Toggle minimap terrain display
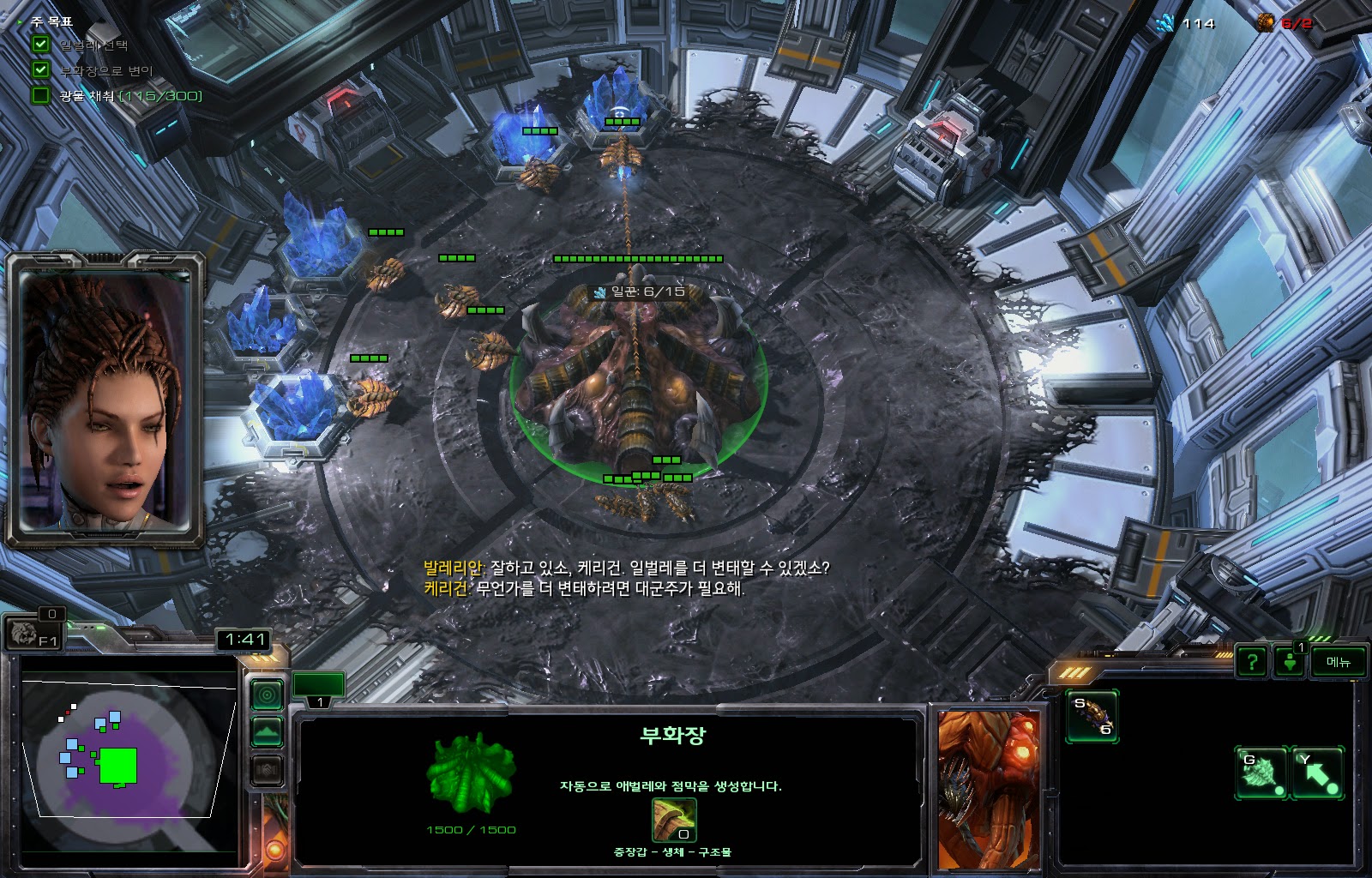This screenshot has height=878, width=1372. [267, 732]
